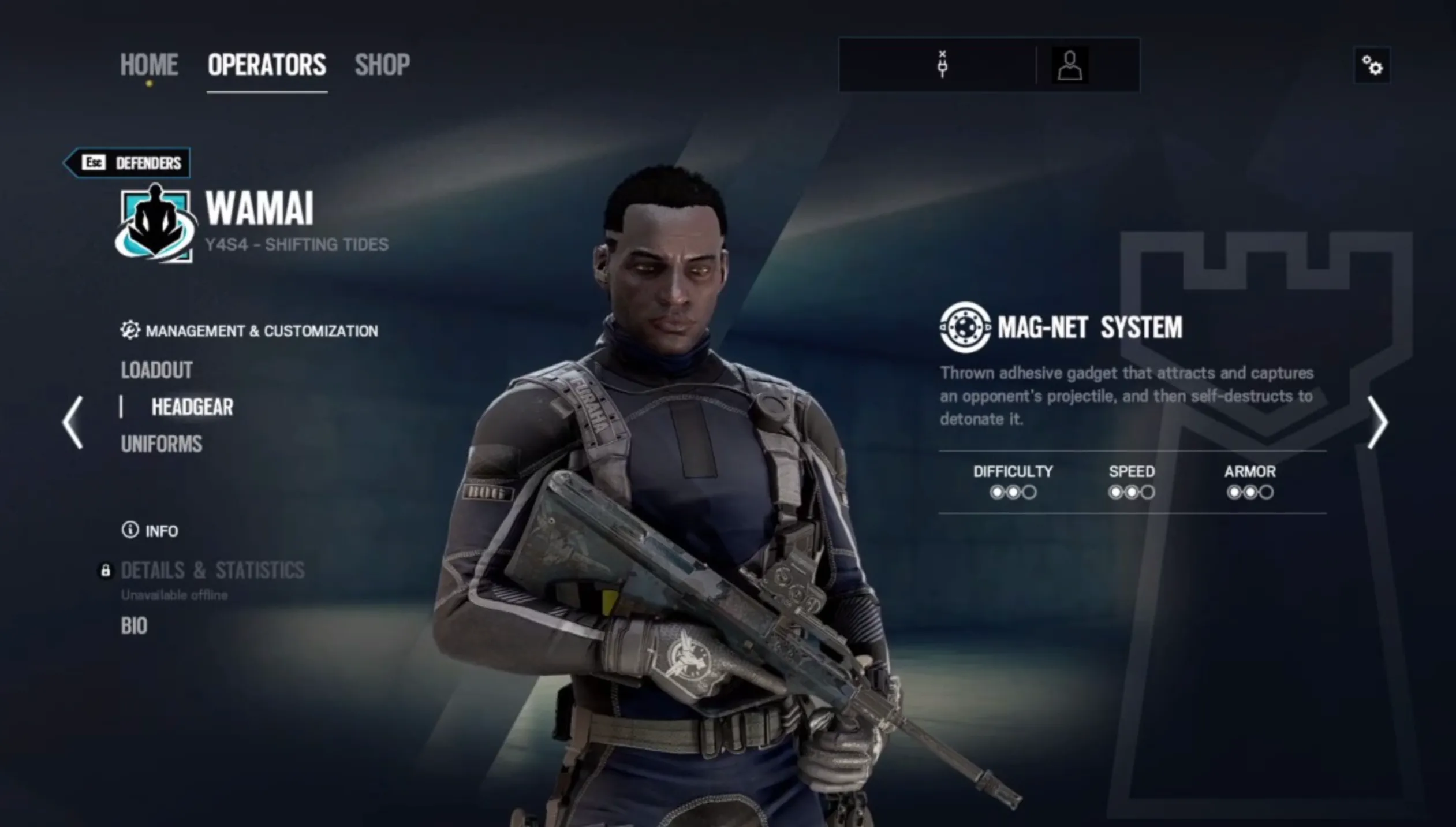Open the Shop tab
This screenshot has height=827, width=1456.
[383, 65]
